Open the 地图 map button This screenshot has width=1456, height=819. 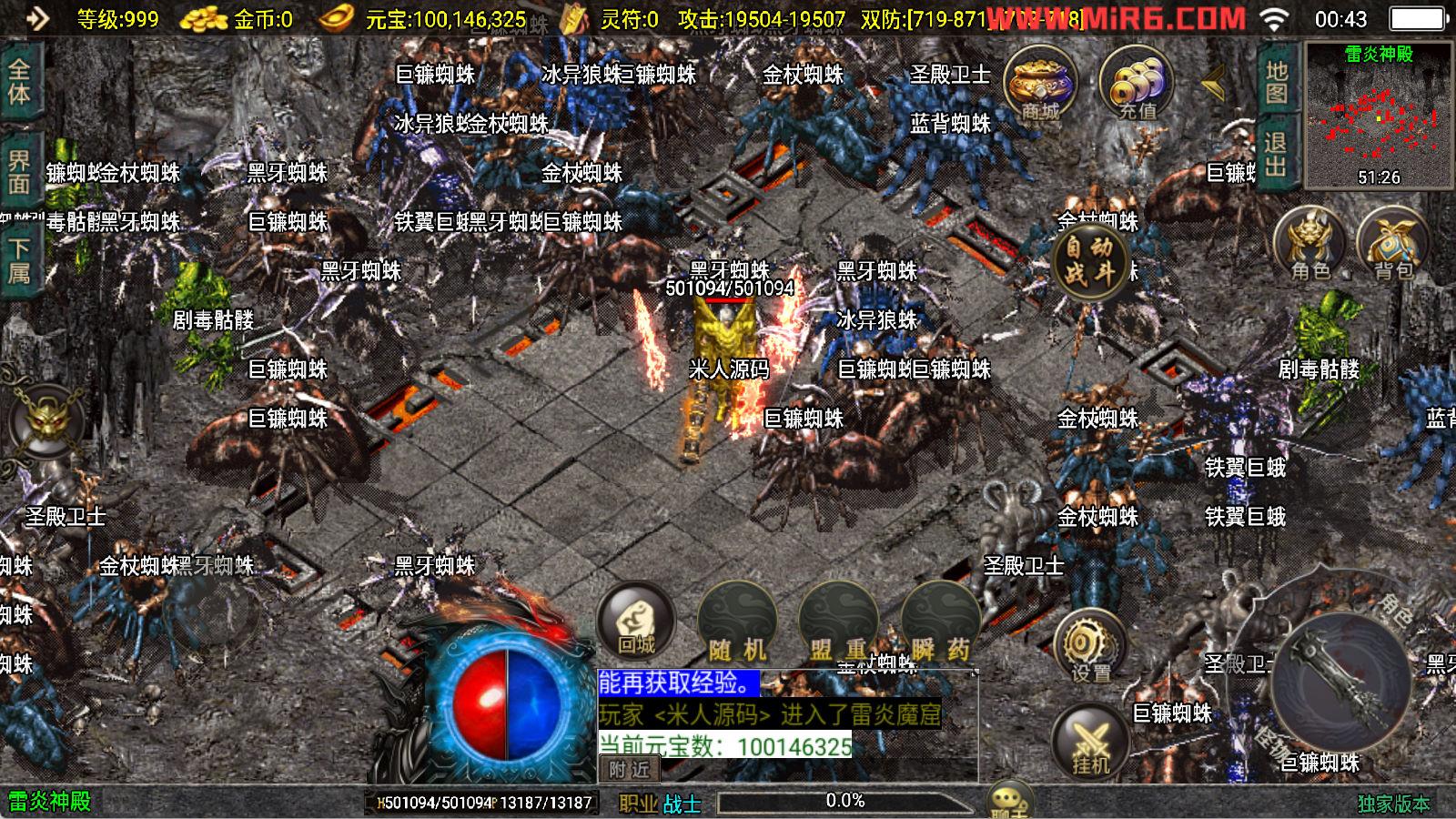point(1276,82)
